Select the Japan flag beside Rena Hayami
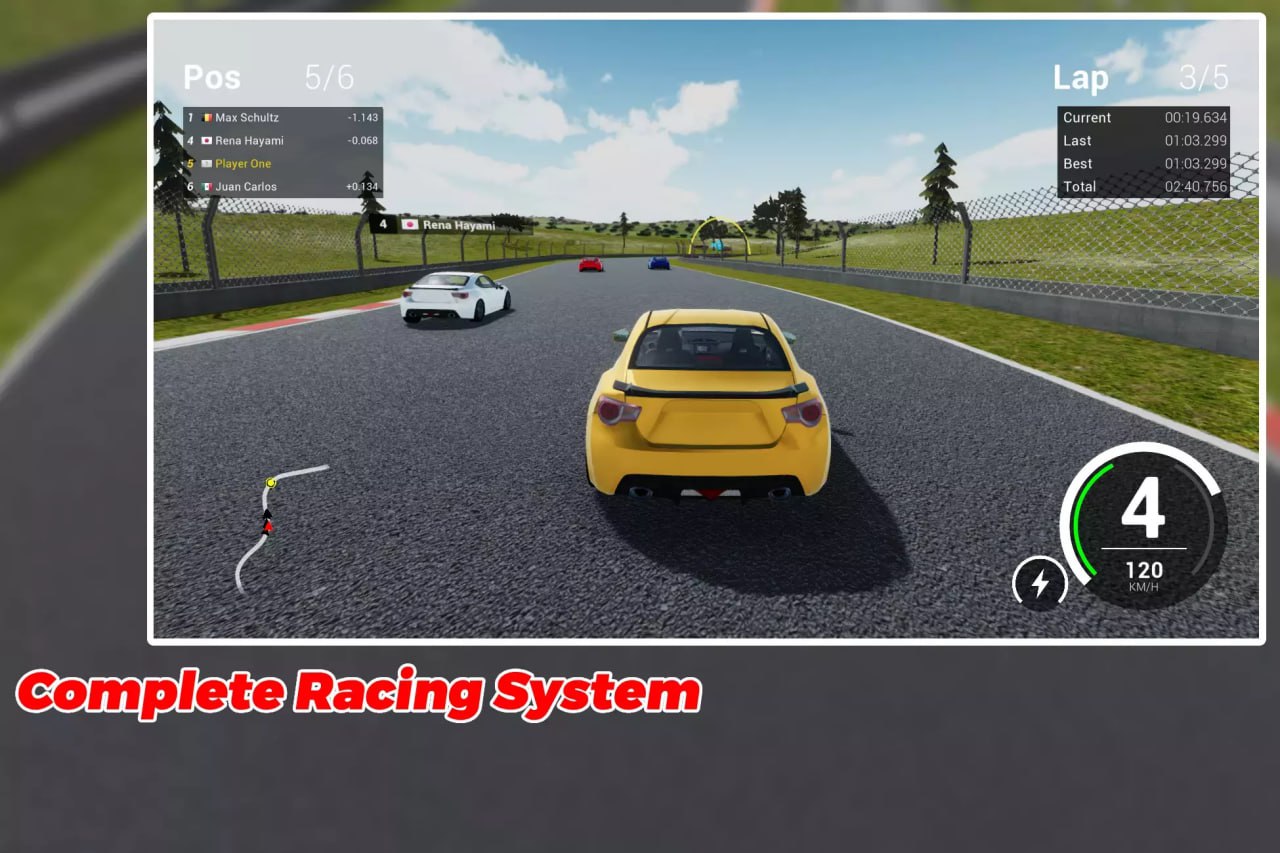1280x853 pixels. tap(208, 141)
